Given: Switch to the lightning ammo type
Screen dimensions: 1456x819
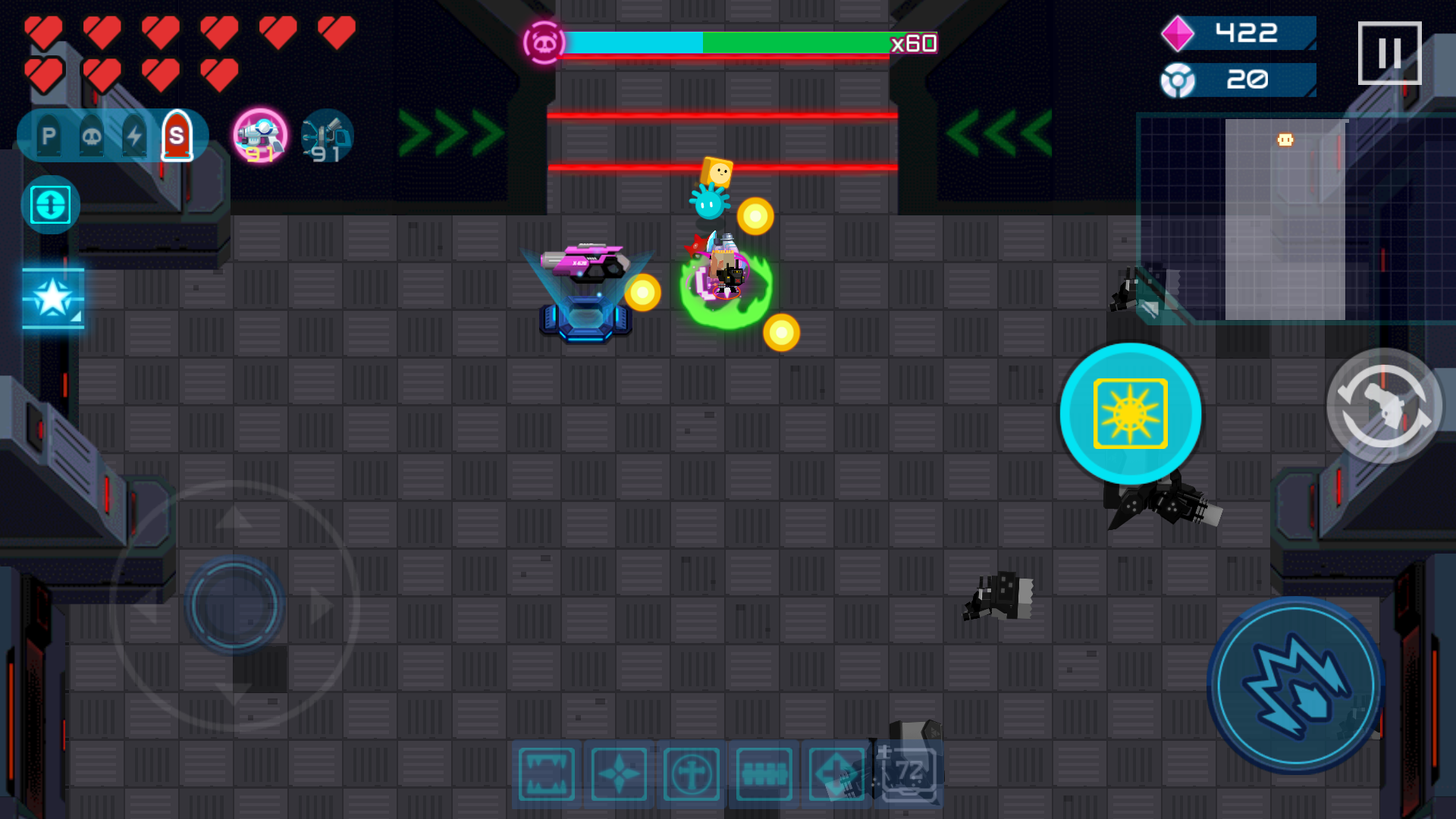Looking at the screenshot, I should coord(133,136).
